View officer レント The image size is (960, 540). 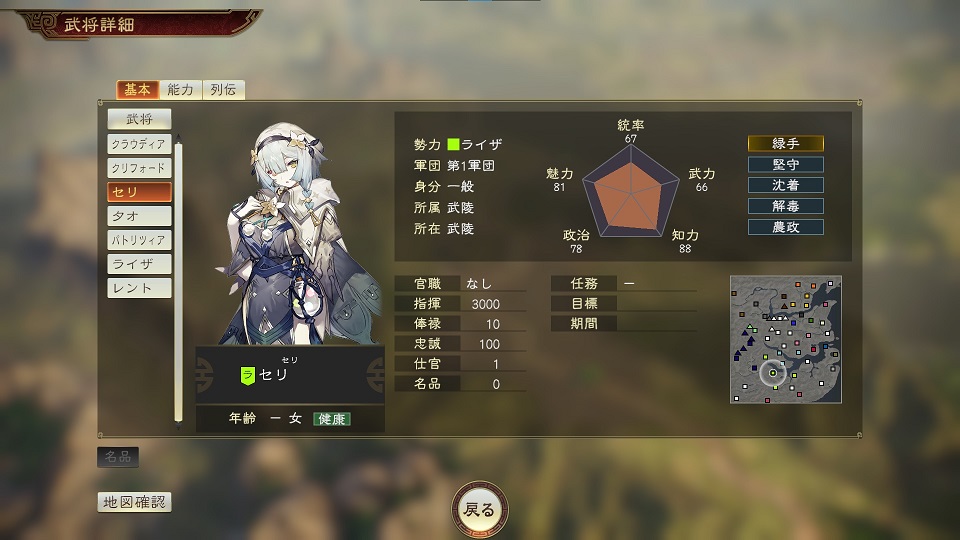[139, 288]
